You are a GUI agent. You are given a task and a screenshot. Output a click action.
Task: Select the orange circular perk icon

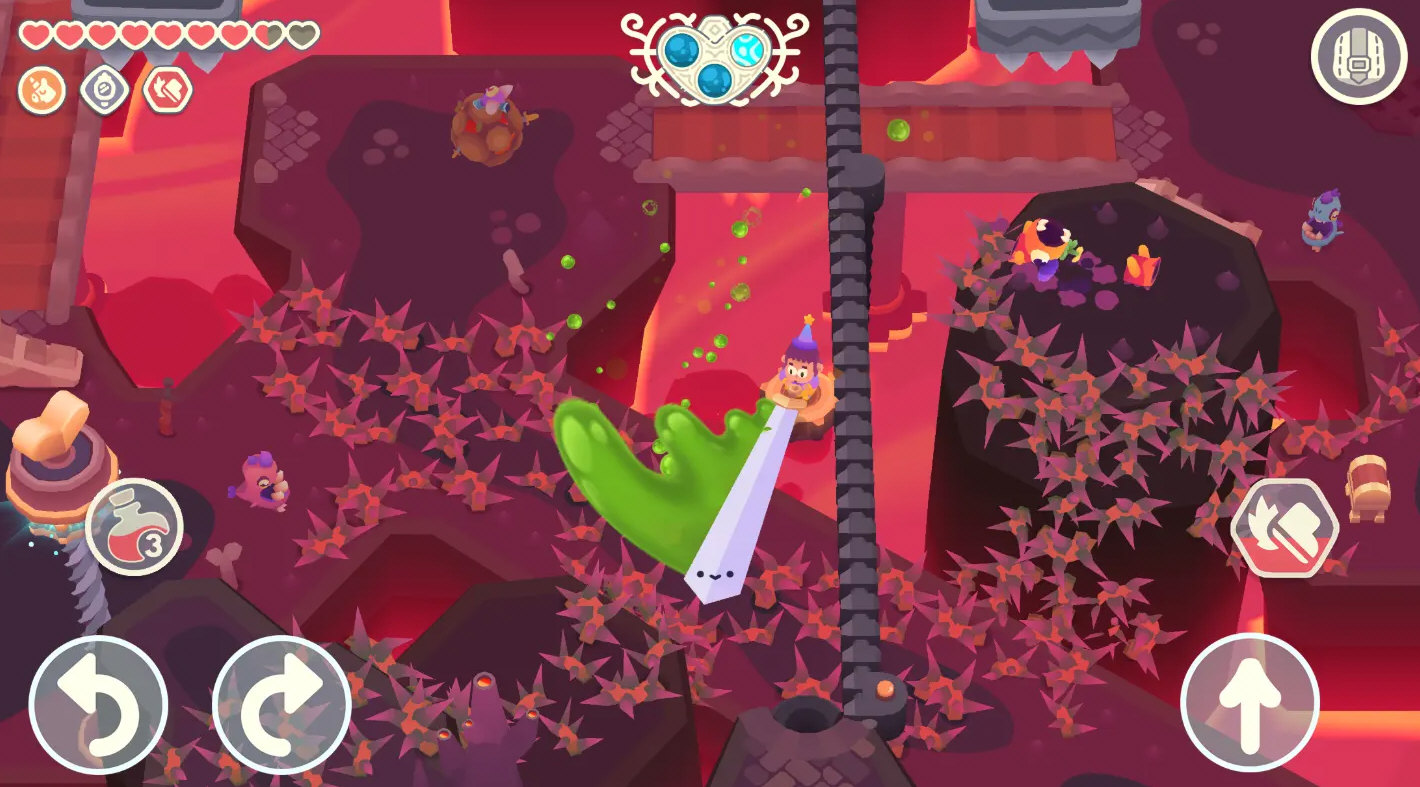(x=42, y=91)
